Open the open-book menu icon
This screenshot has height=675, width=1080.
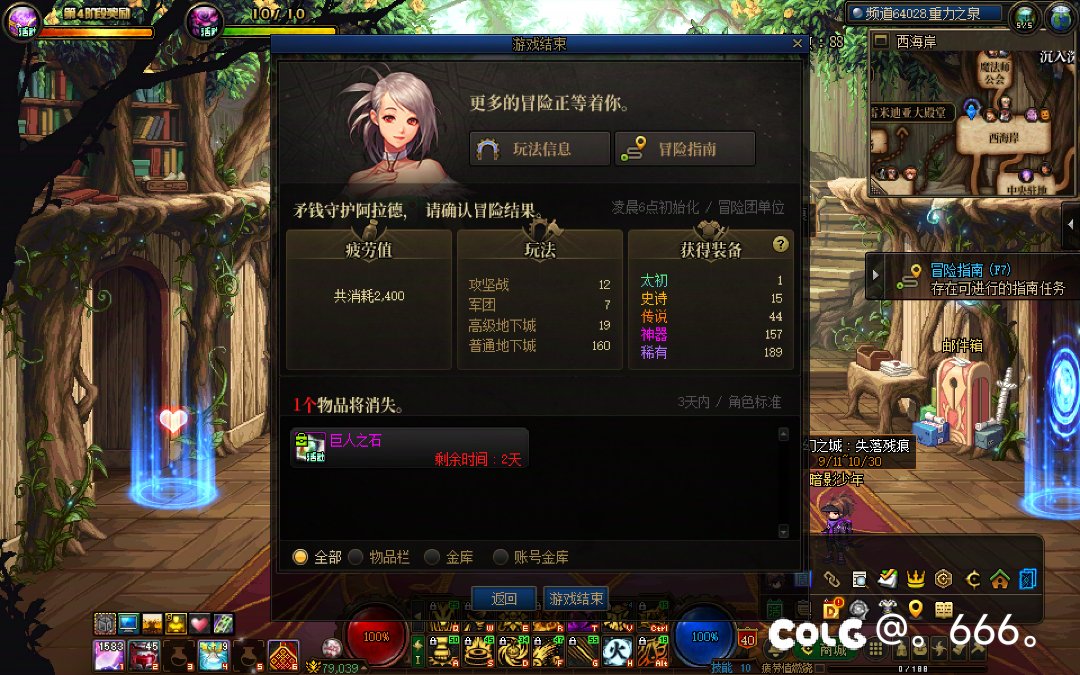click(943, 608)
